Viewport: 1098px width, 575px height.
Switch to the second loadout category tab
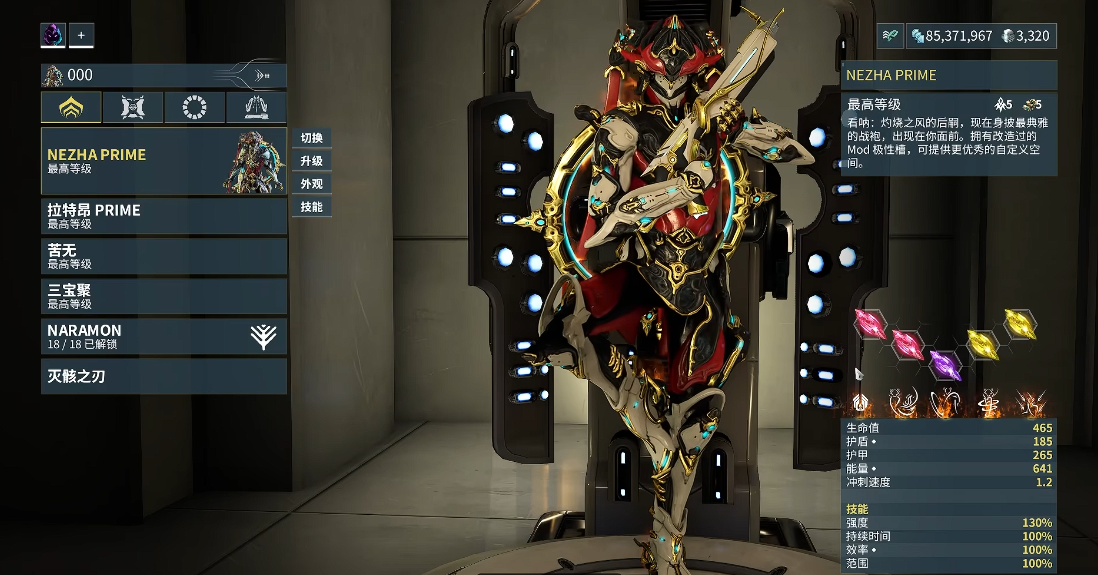(133, 108)
